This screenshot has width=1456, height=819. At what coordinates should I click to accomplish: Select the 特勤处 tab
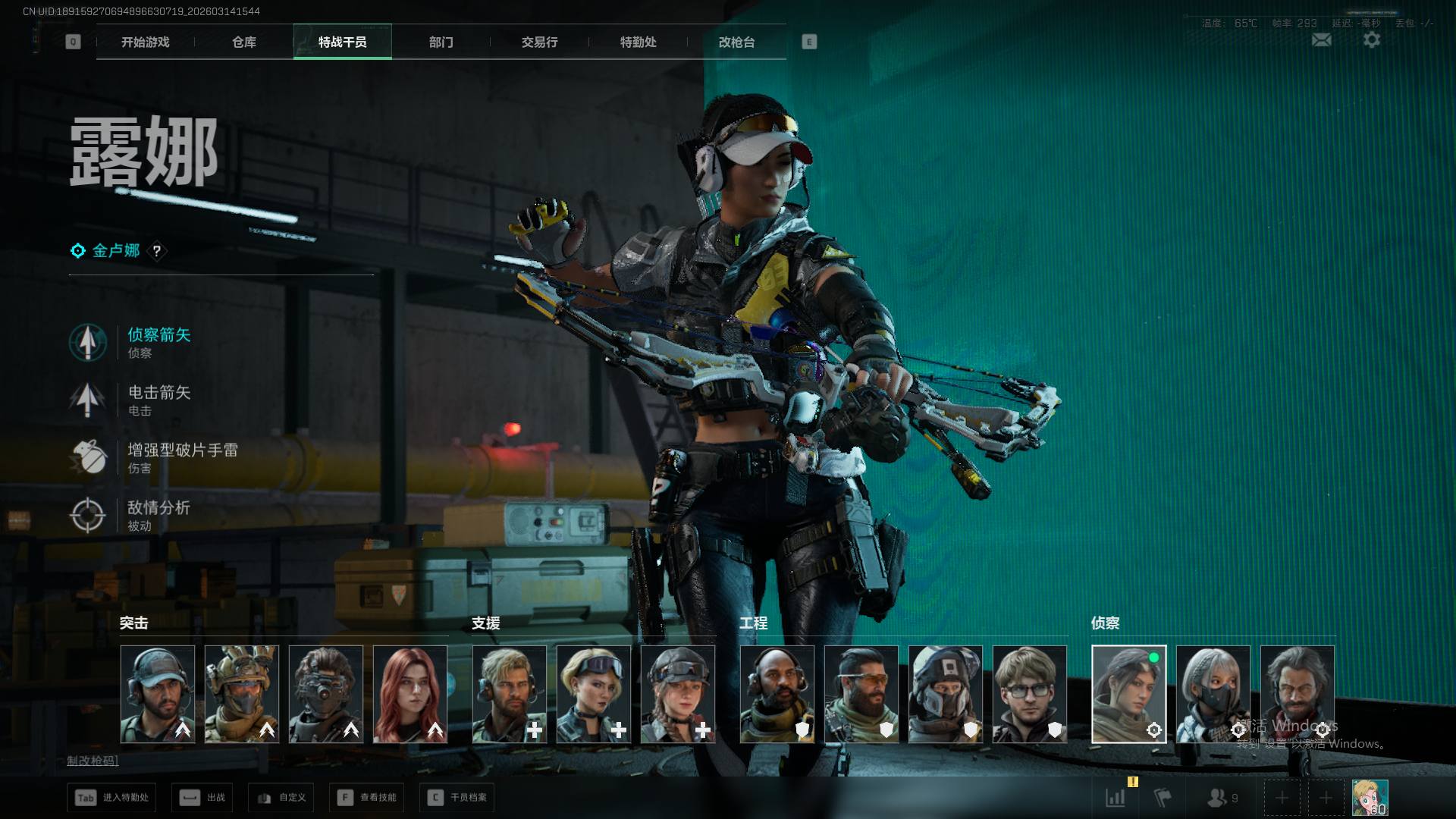click(638, 42)
